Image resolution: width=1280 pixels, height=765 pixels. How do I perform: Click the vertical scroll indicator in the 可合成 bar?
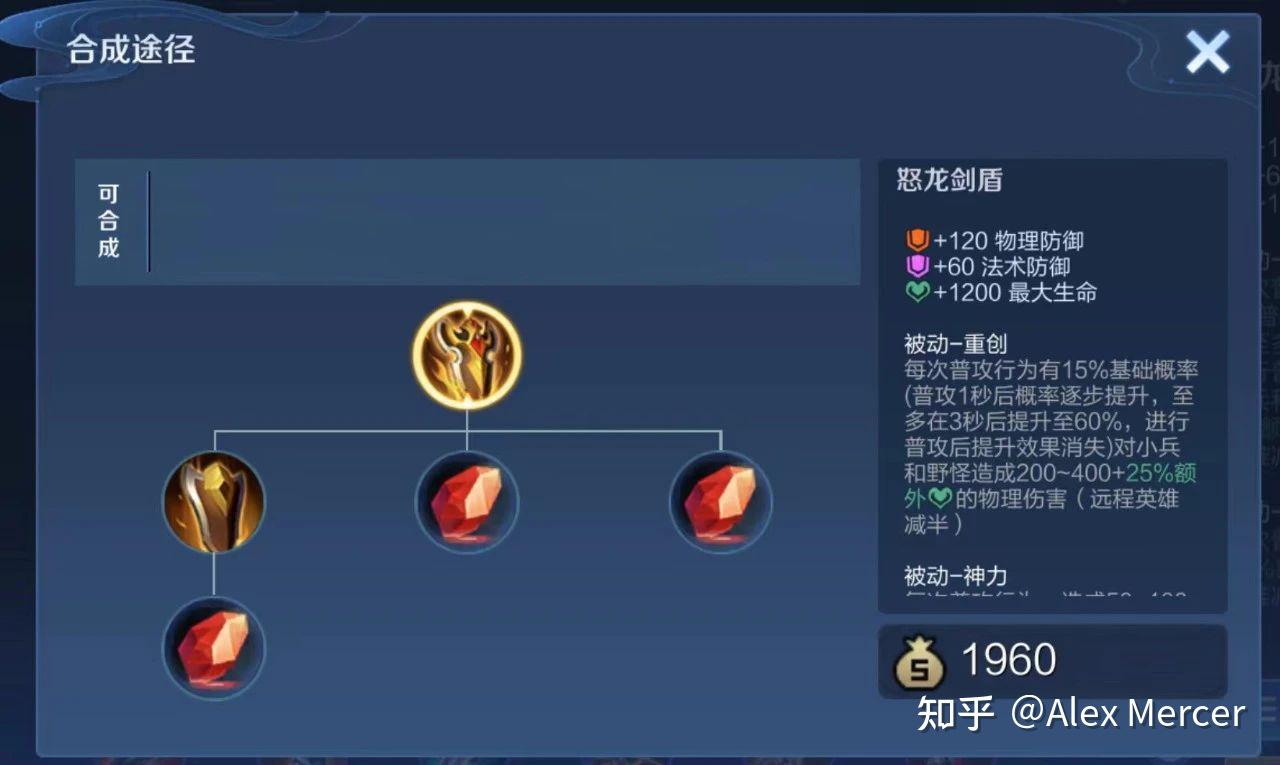click(148, 220)
